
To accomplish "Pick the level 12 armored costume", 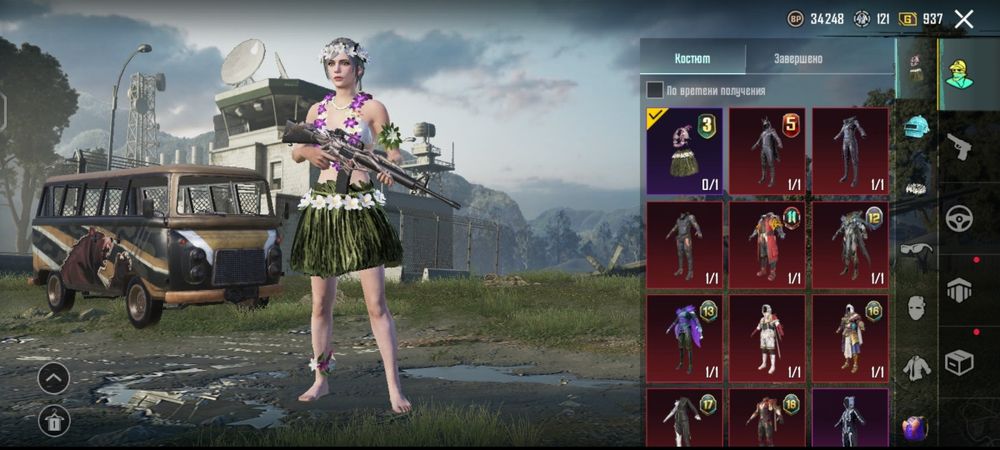I will click(850, 244).
